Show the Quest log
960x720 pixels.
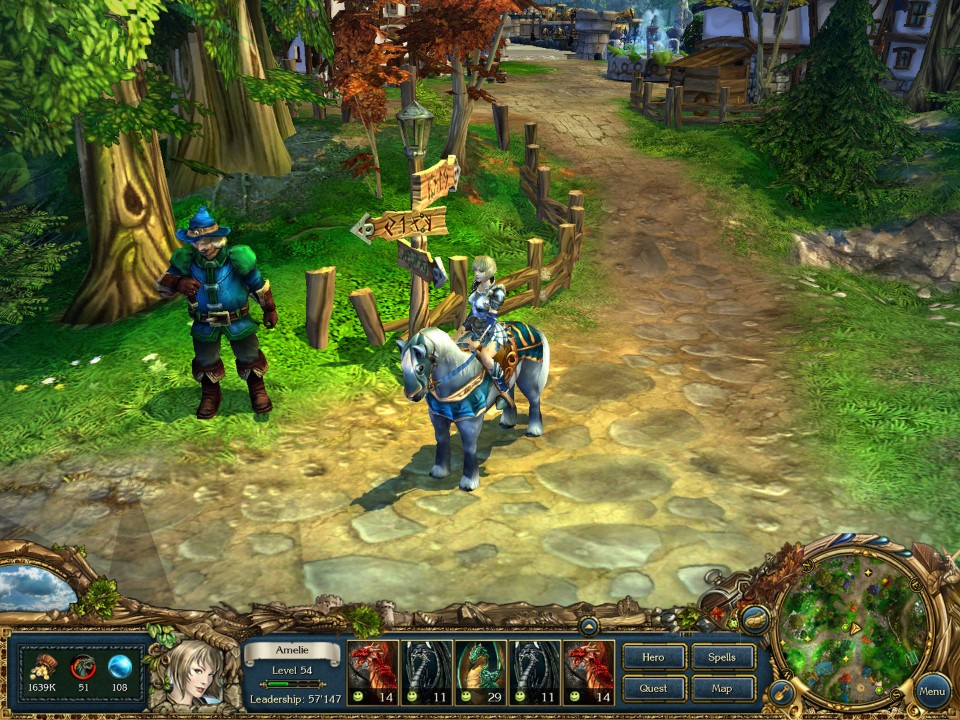[654, 688]
